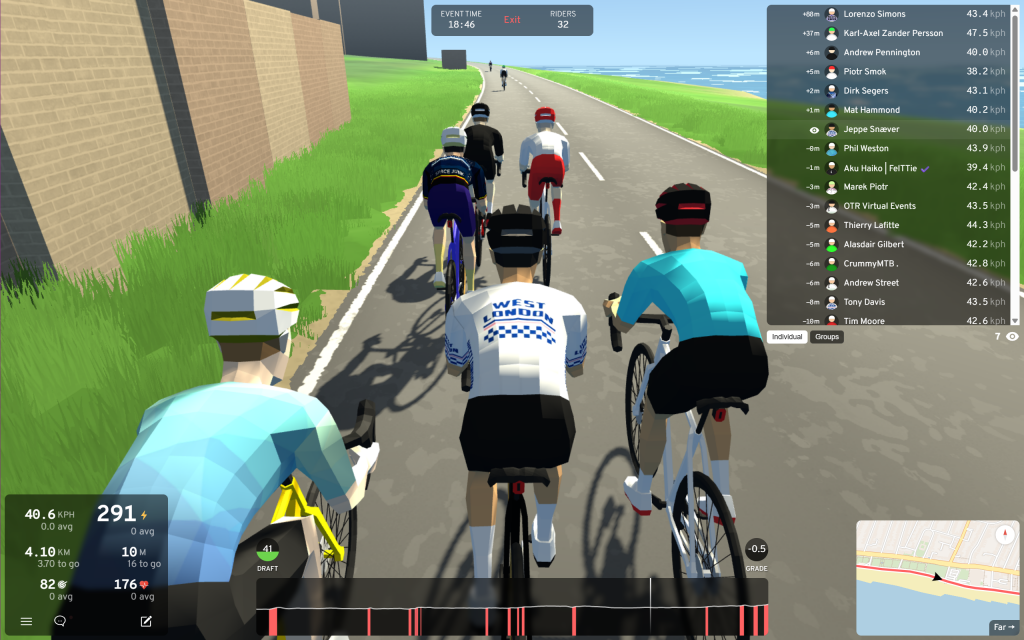Image resolution: width=1024 pixels, height=640 pixels.
Task: Switch to the Groups tab
Action: point(827,337)
